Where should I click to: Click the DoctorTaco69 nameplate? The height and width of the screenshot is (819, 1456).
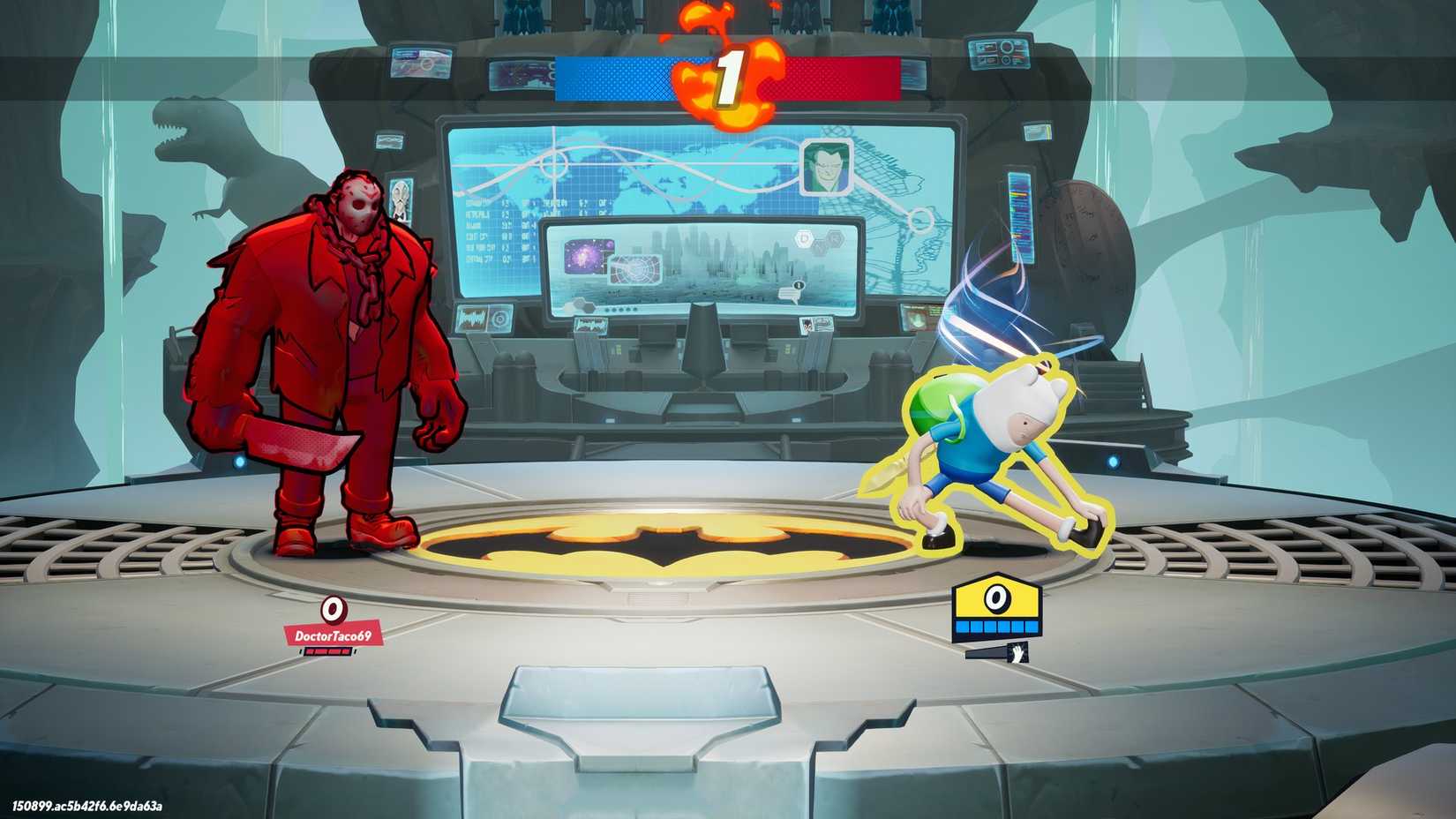[x=334, y=635]
